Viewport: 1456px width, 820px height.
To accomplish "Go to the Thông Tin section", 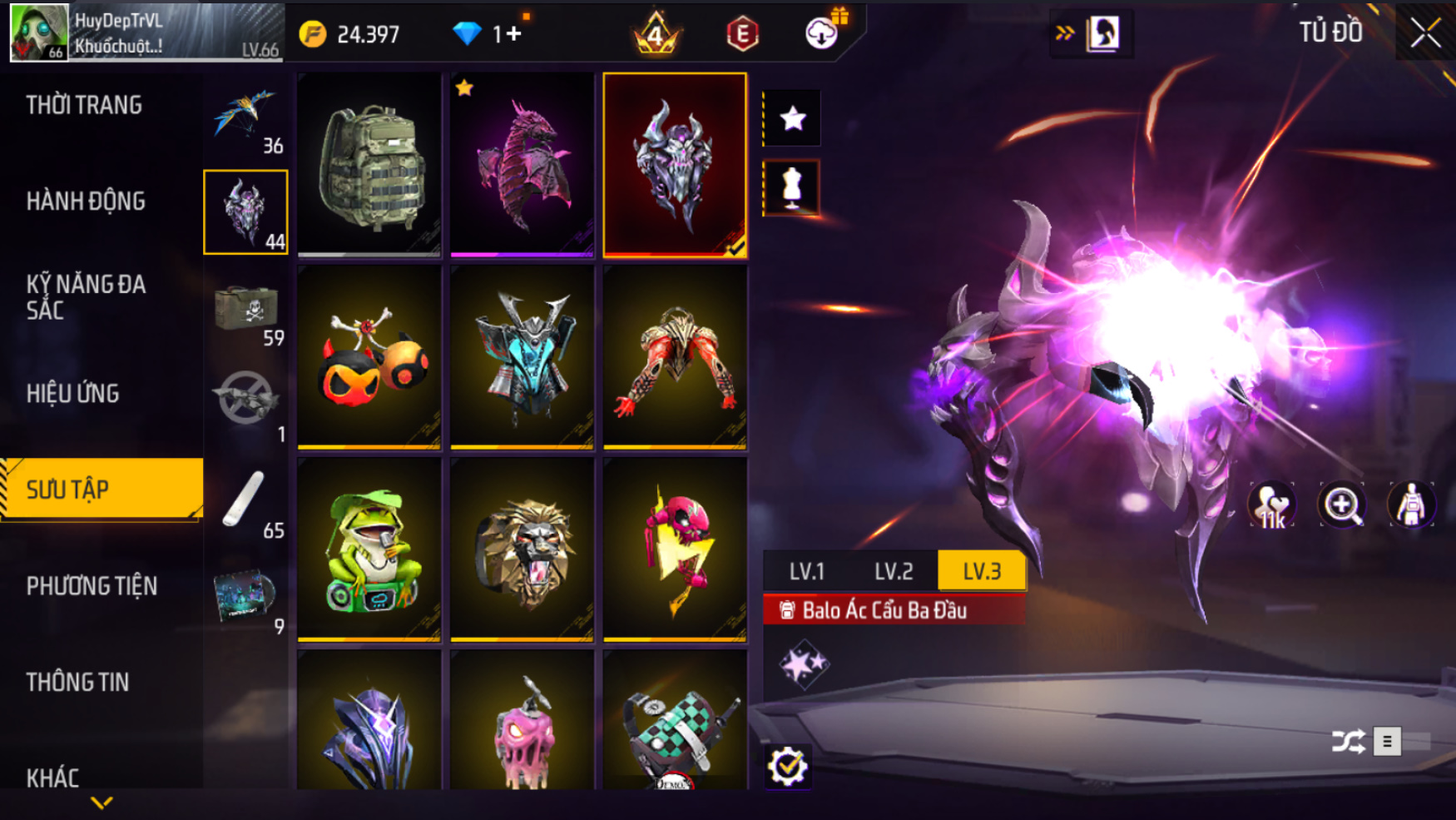I will pyautogui.click(x=78, y=683).
